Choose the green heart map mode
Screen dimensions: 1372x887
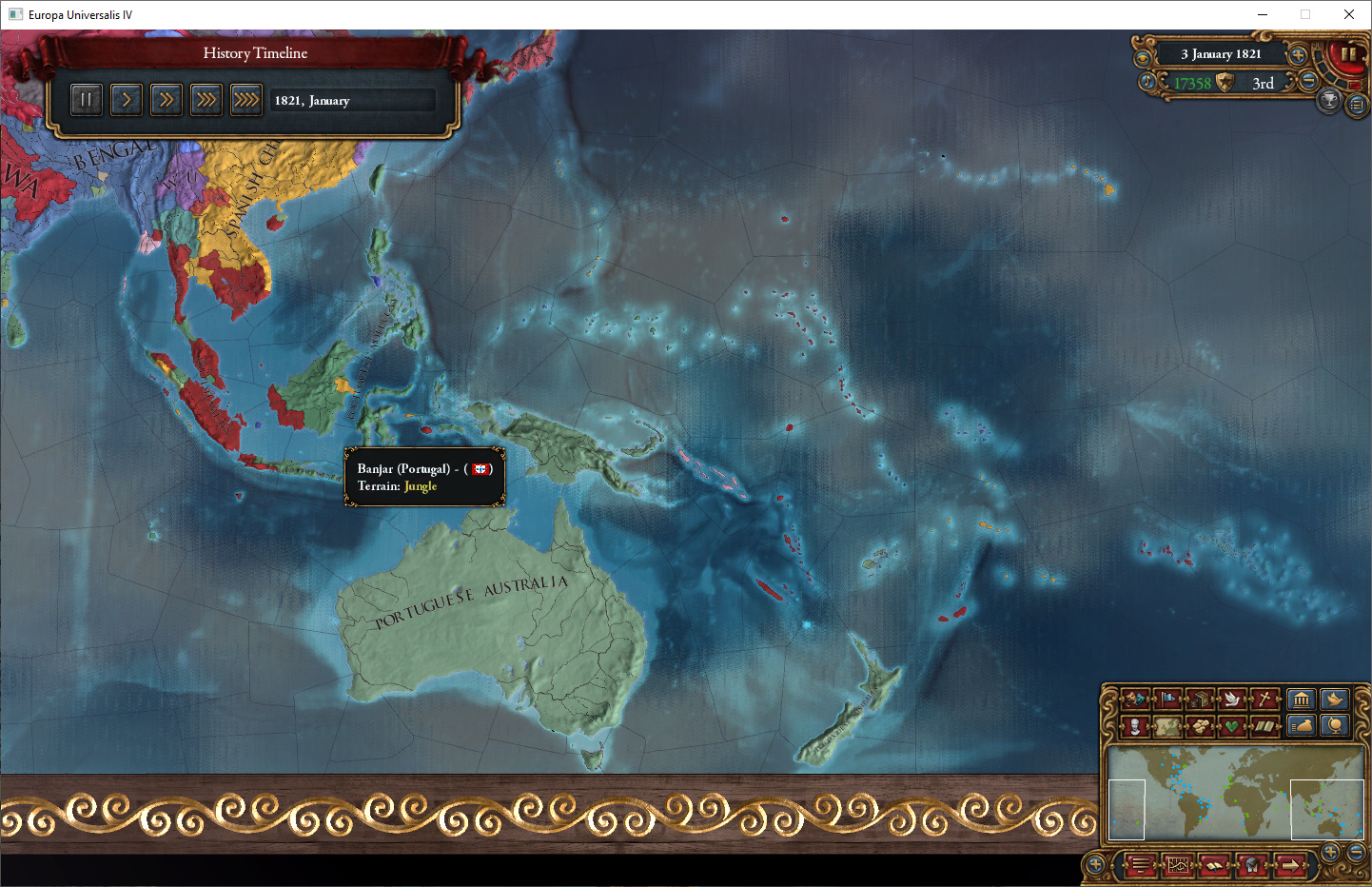pyautogui.click(x=1232, y=726)
